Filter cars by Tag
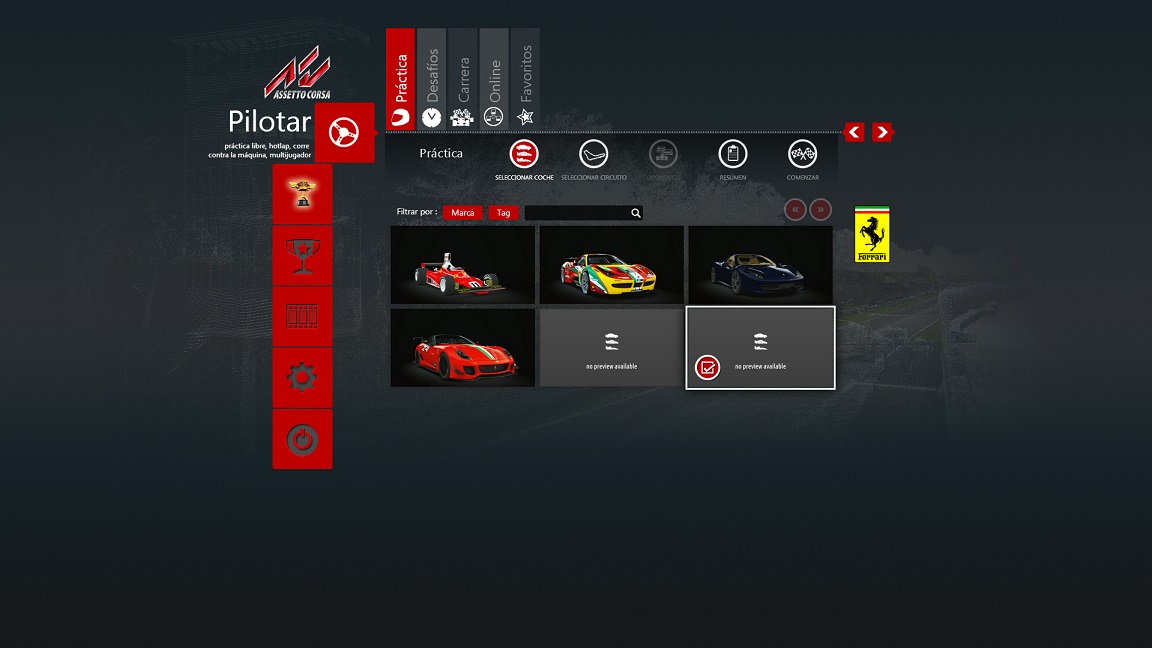This screenshot has width=1152, height=648. pyautogui.click(x=504, y=213)
